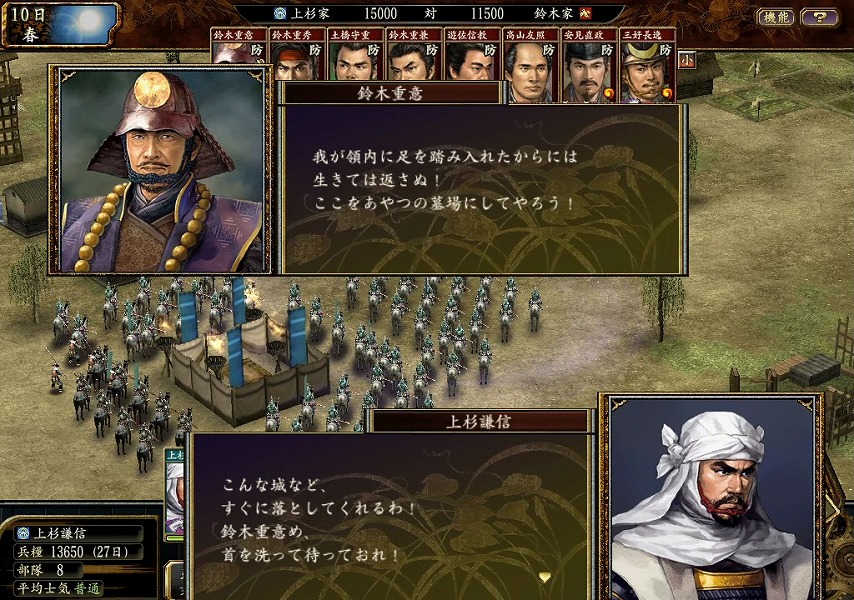Click the small 小 button beside portraits
This screenshot has width=854, height=600.
coord(688,59)
